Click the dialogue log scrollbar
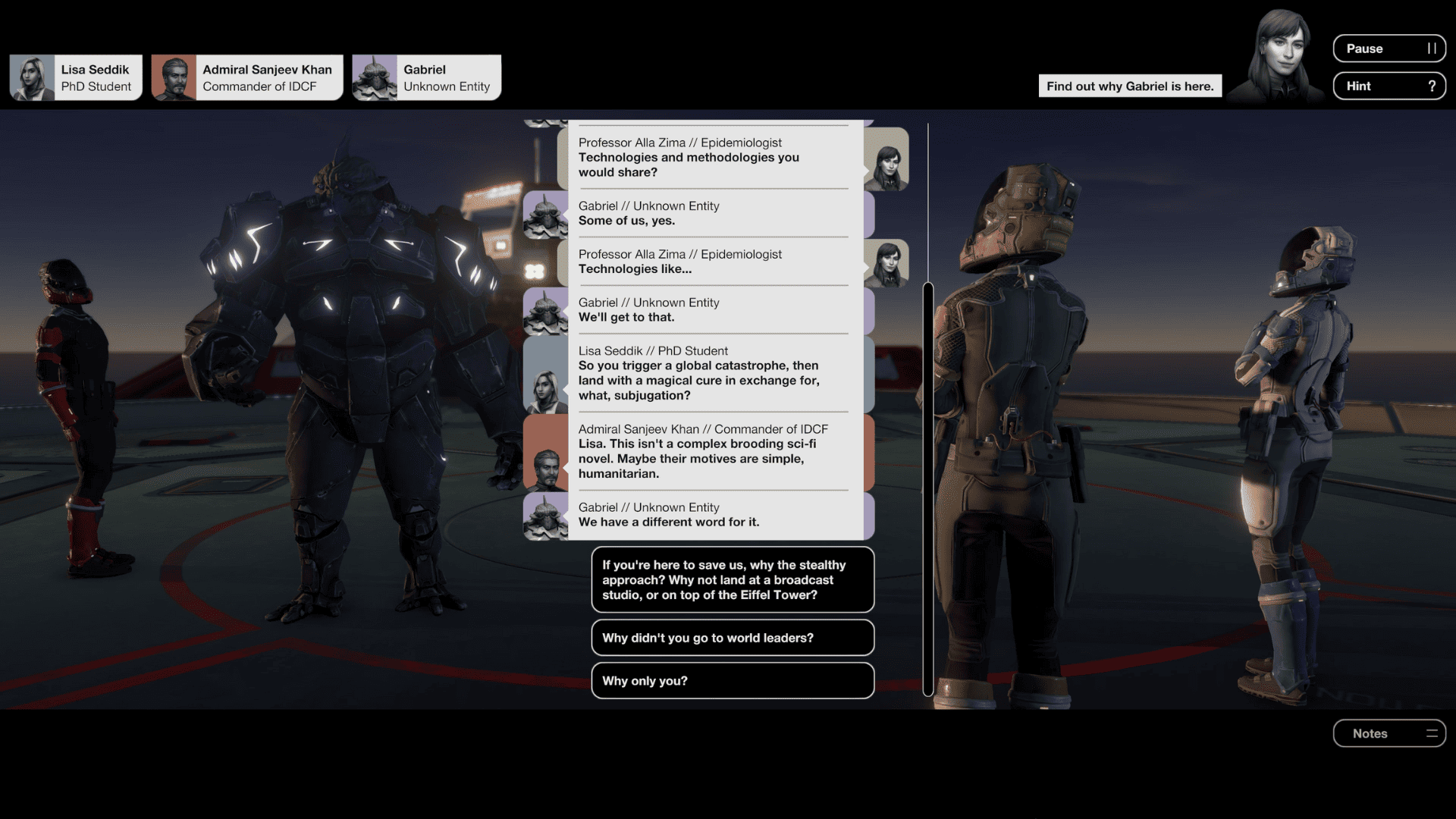Image resolution: width=1456 pixels, height=819 pixels. point(927,488)
